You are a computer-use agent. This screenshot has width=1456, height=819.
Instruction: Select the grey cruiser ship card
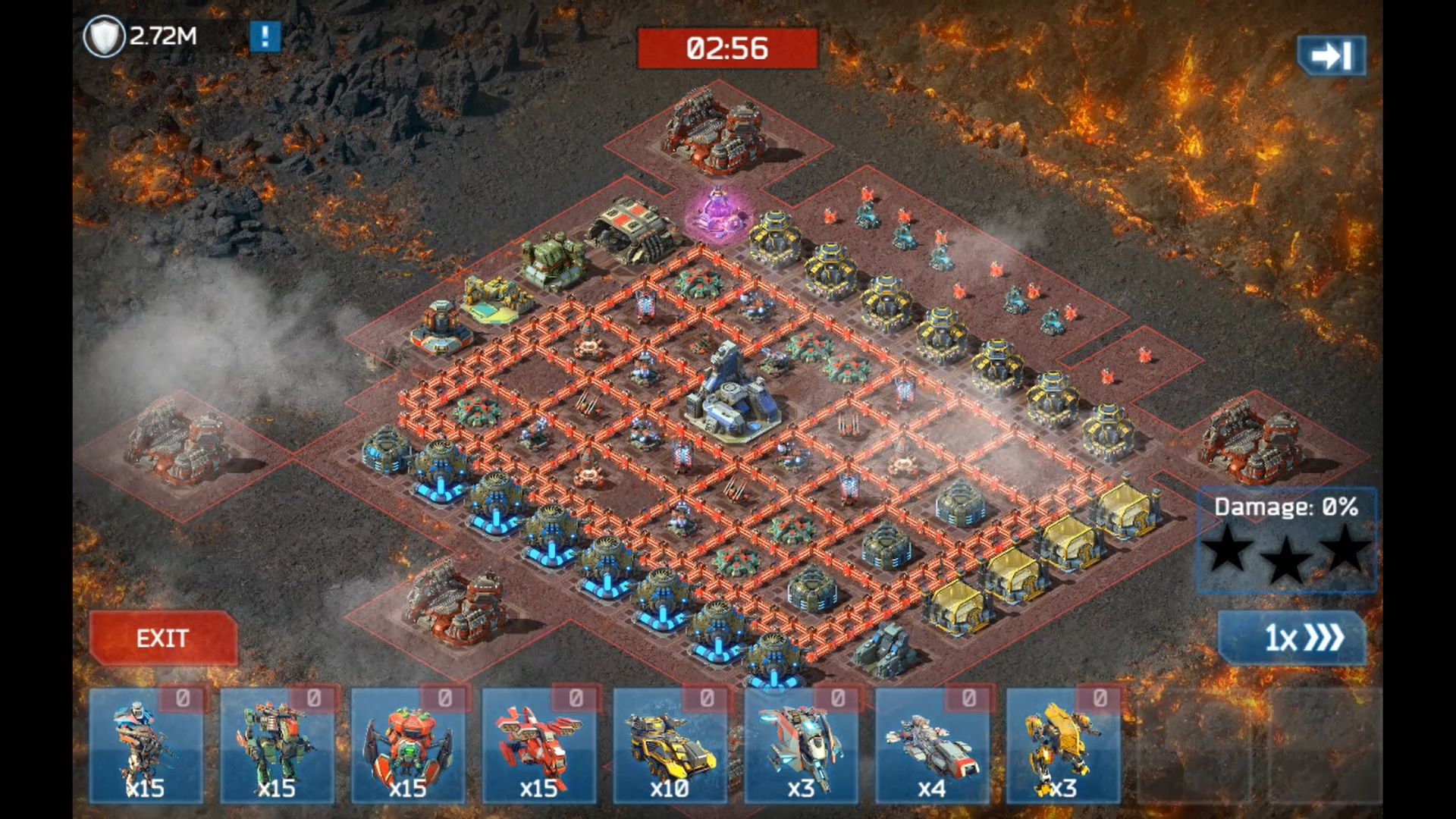933,746
